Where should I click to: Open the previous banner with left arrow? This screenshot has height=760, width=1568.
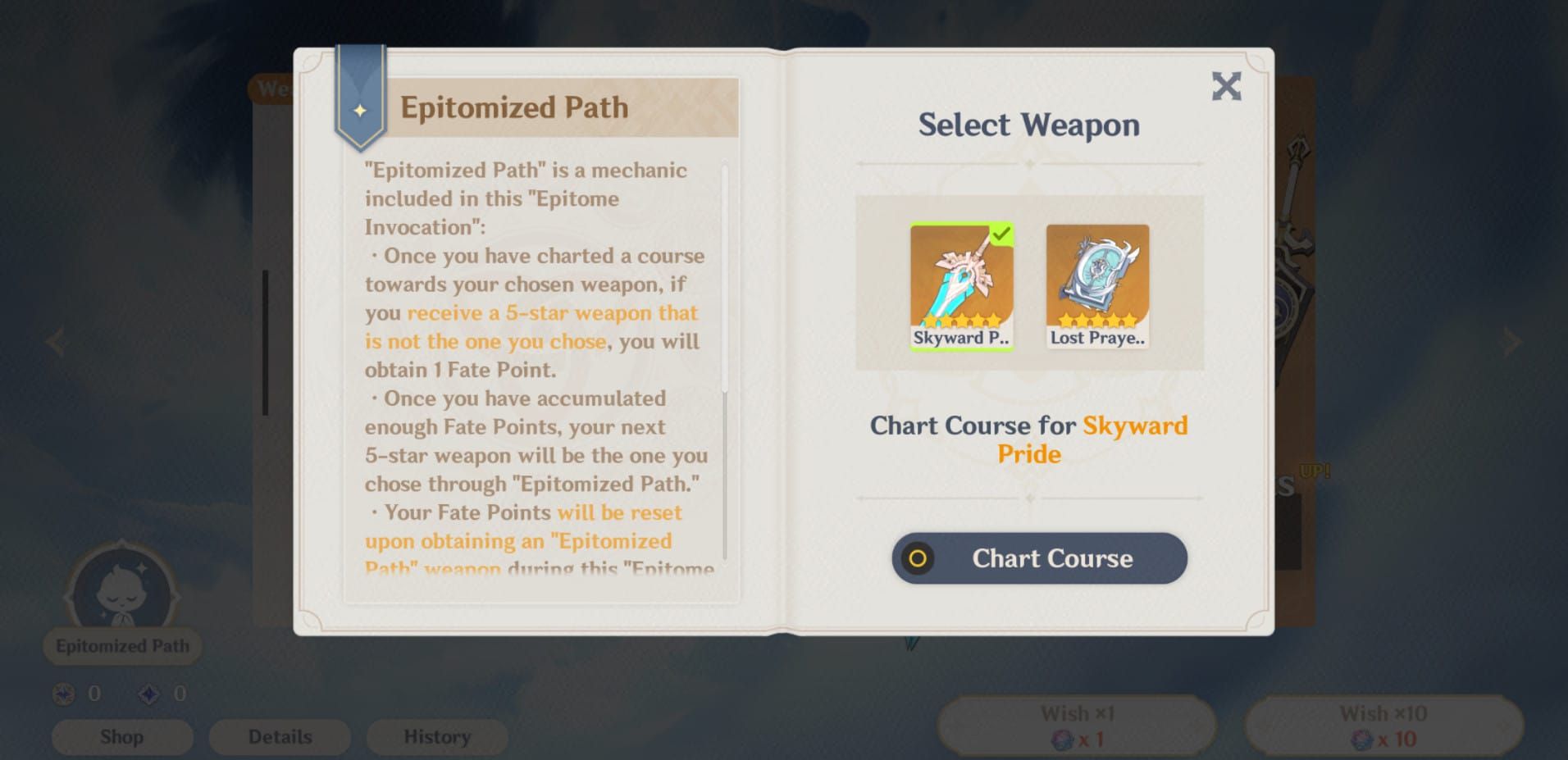point(54,342)
